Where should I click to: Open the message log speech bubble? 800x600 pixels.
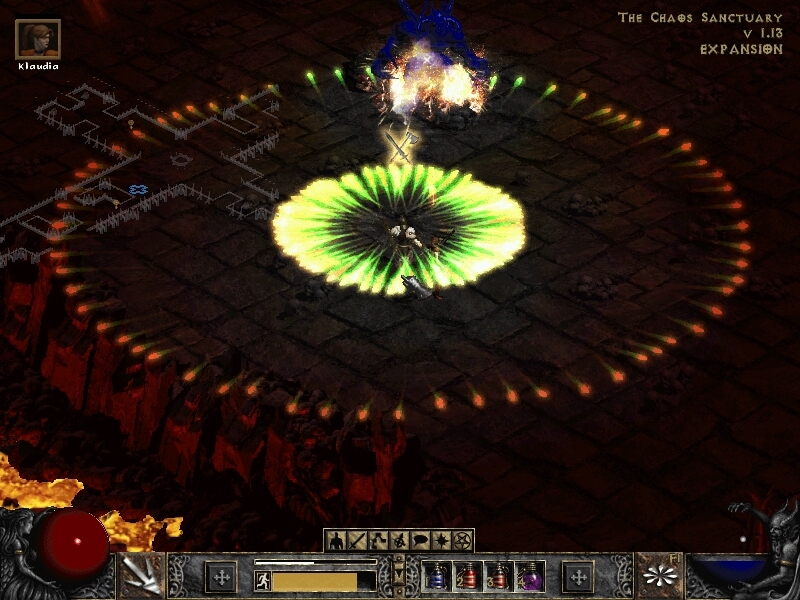click(419, 541)
